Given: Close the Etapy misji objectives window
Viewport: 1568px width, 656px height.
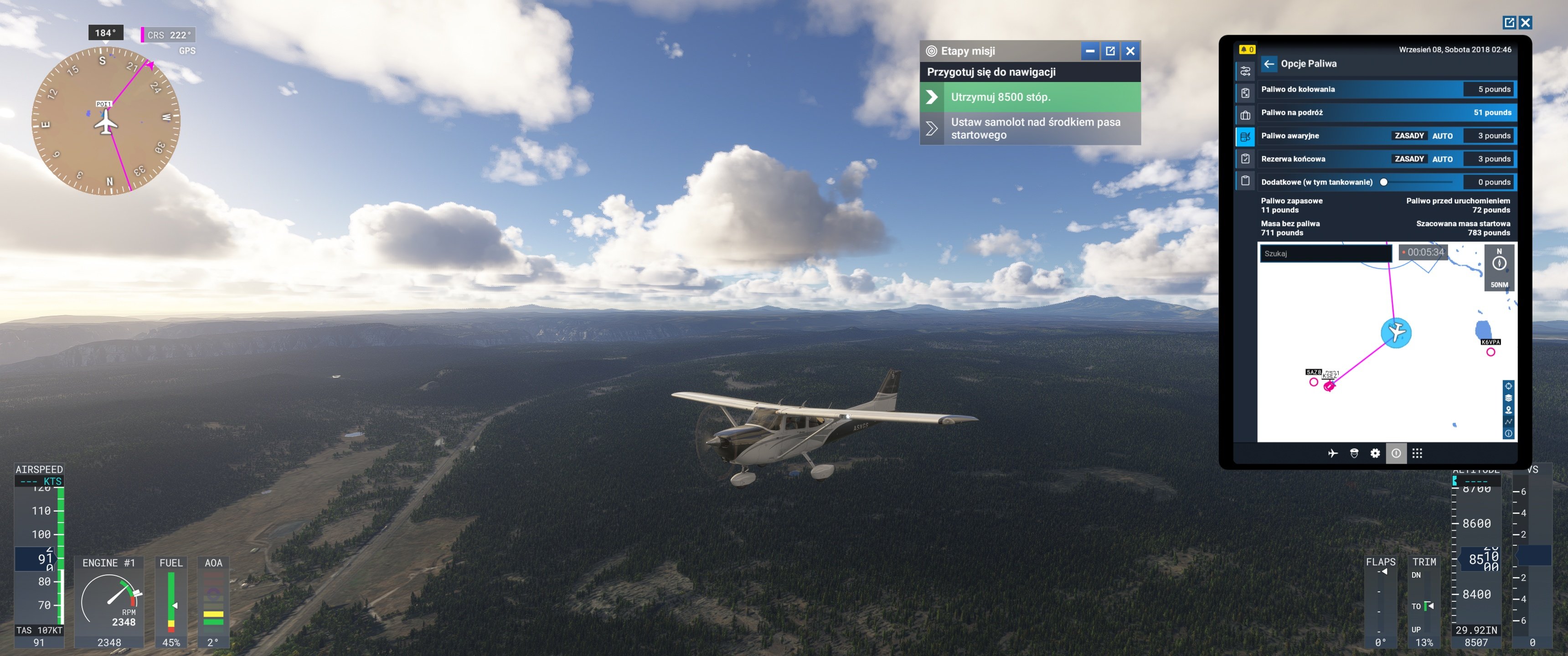Looking at the screenshot, I should coord(1130,51).
